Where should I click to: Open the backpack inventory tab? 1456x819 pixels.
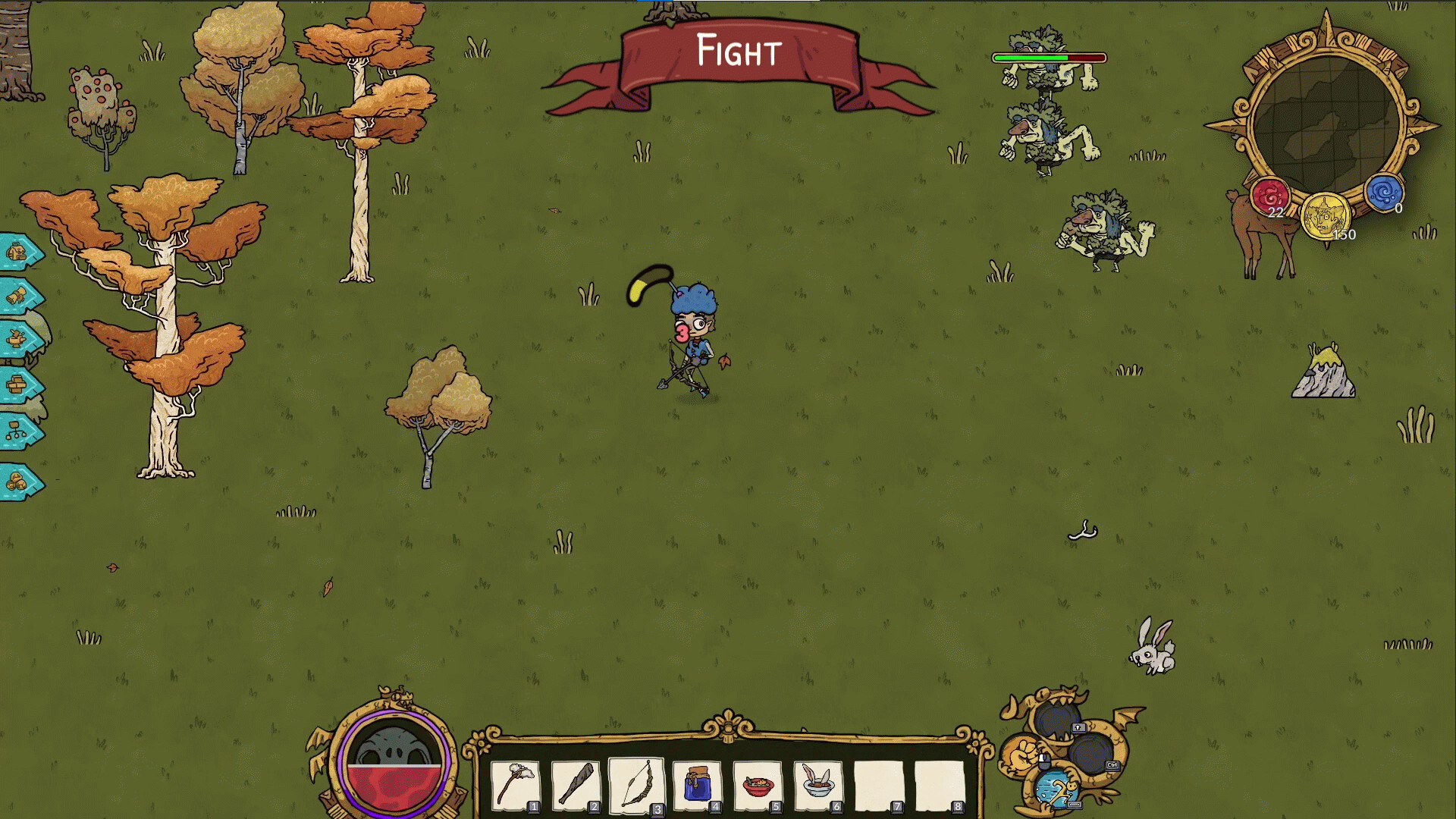click(18, 252)
